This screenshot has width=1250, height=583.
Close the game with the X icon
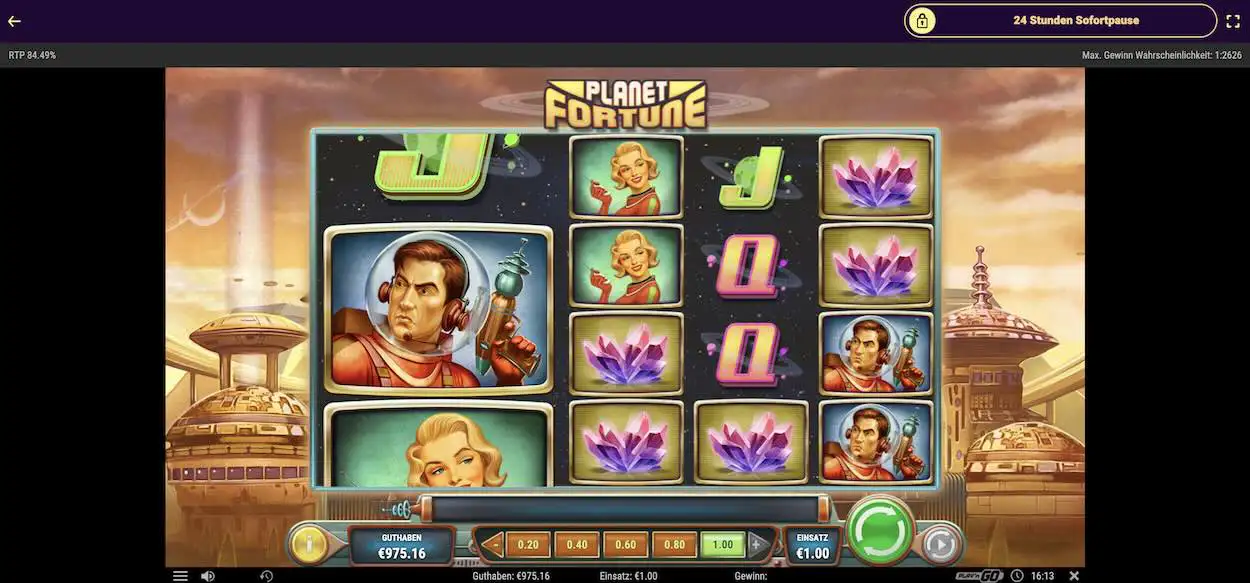[x=1074, y=576]
